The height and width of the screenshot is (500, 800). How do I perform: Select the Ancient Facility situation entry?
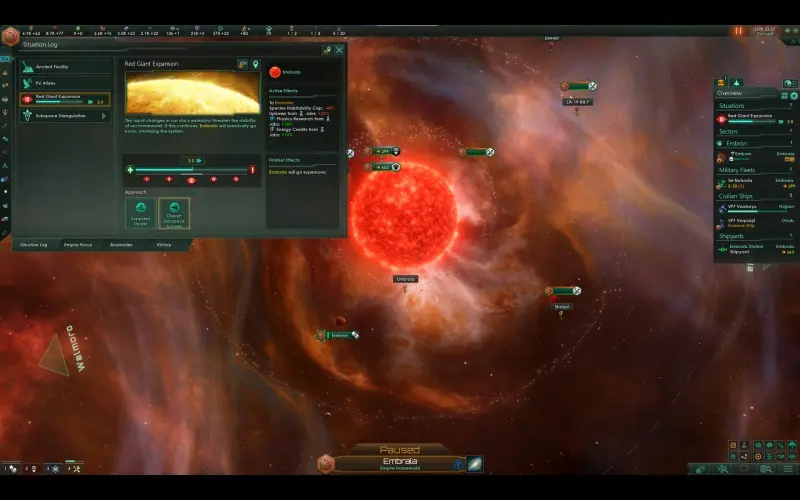click(66, 66)
